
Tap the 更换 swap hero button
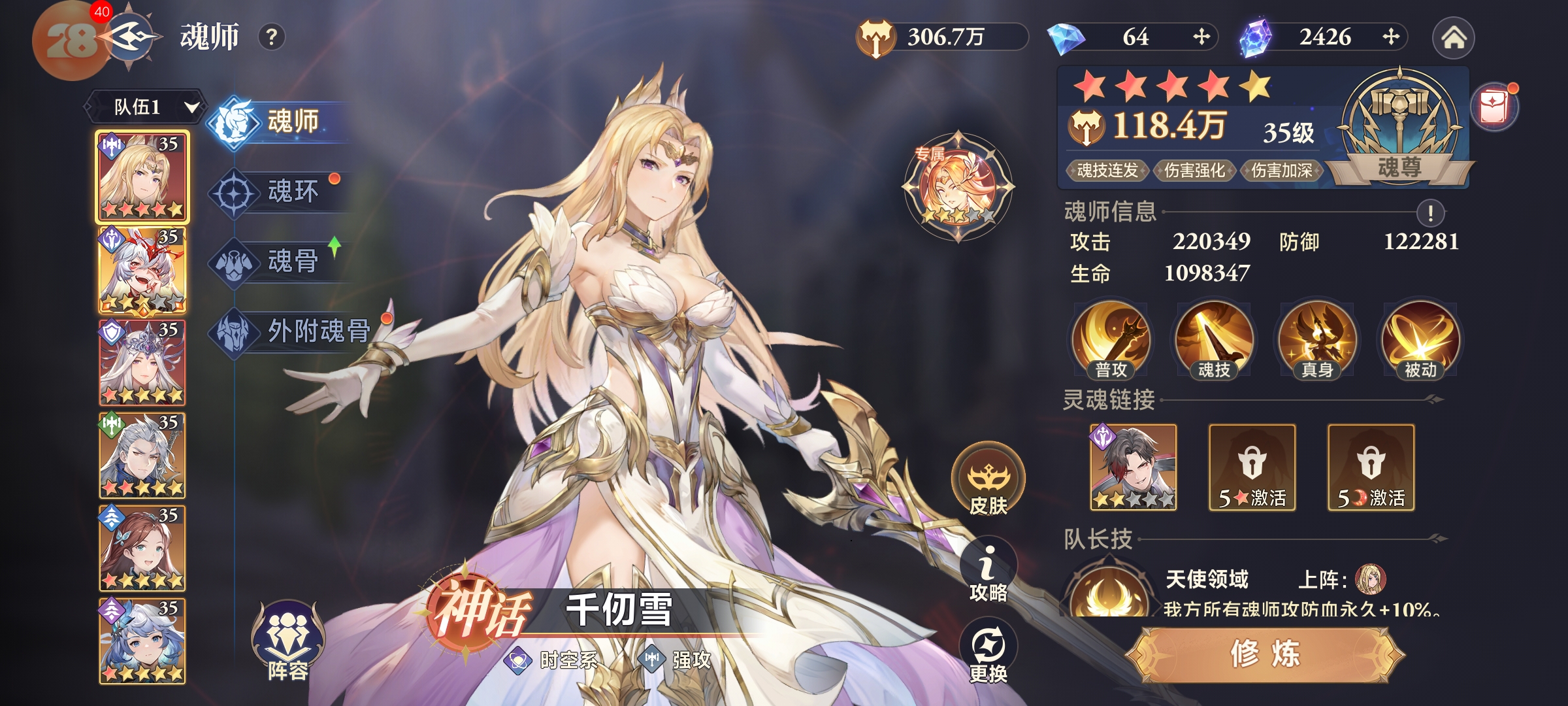tap(988, 652)
